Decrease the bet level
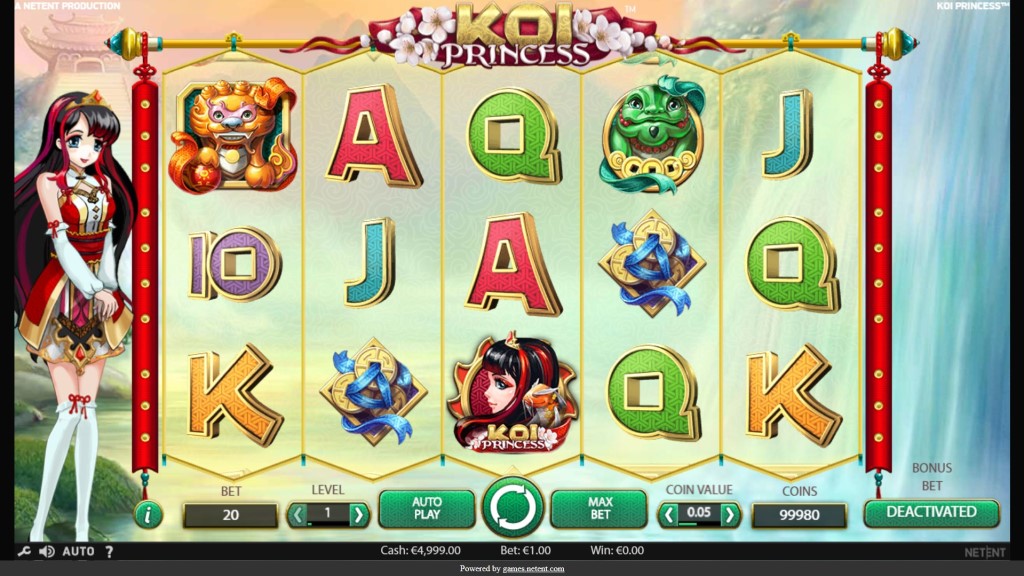This screenshot has width=1024, height=576. coord(298,515)
